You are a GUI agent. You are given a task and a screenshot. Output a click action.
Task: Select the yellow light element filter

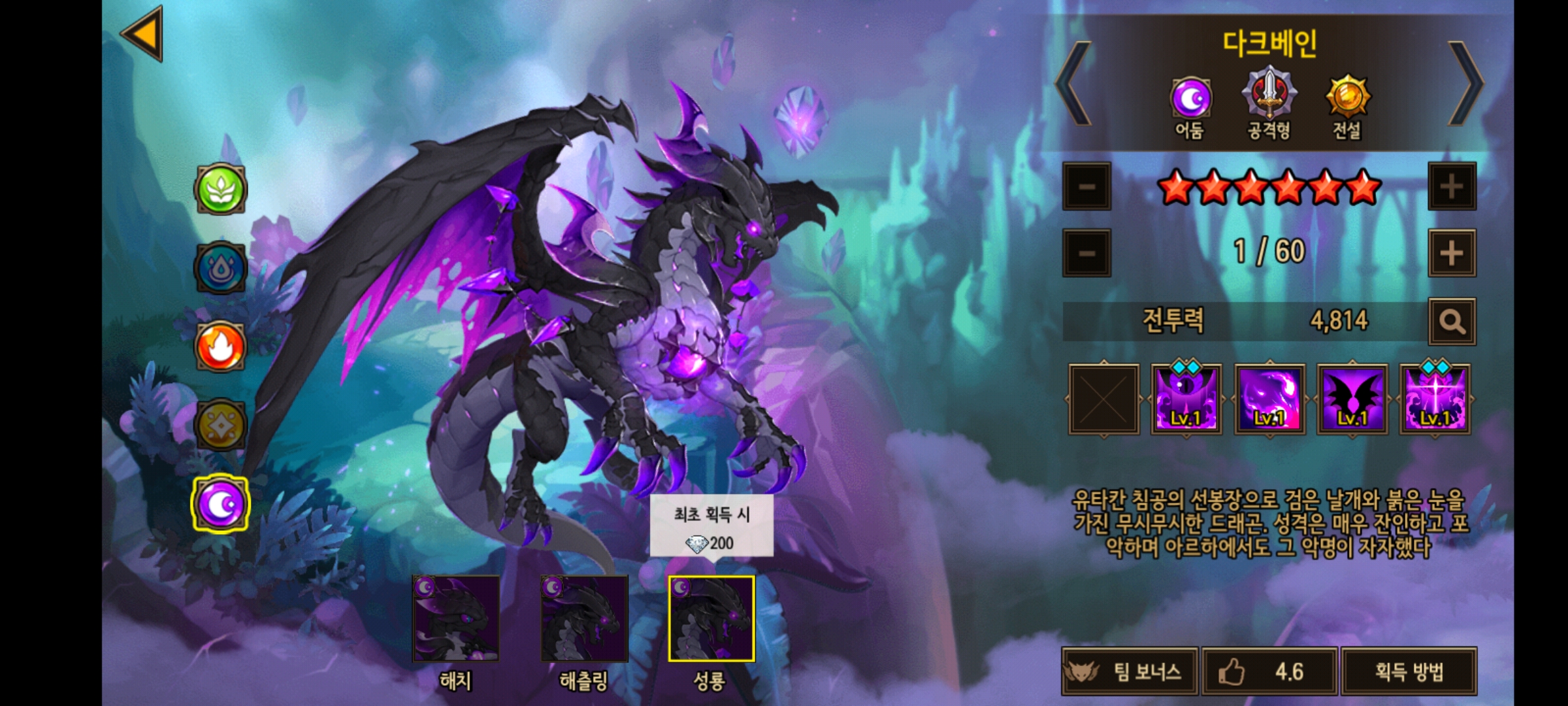point(221,425)
